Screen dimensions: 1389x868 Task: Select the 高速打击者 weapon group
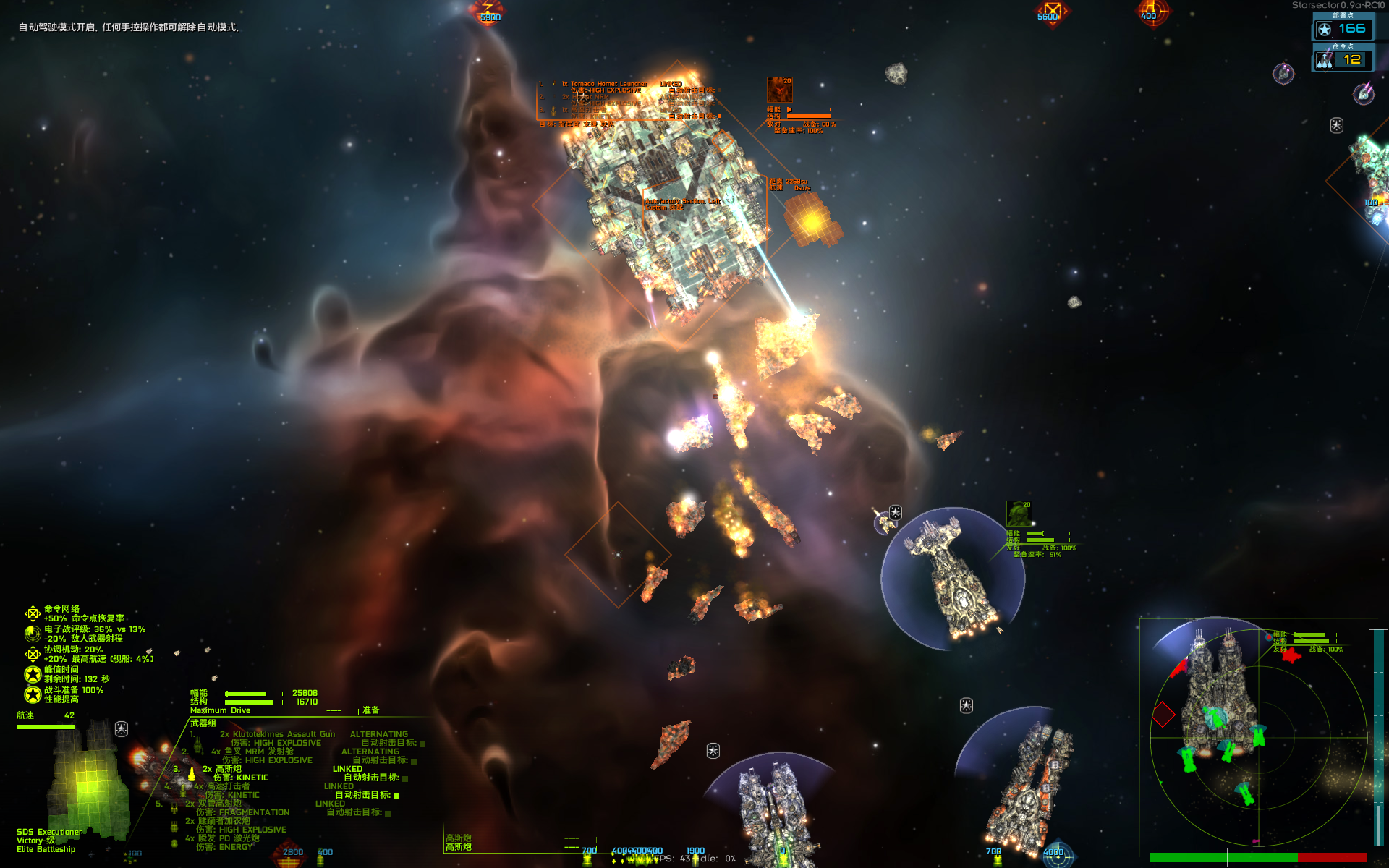click(x=228, y=786)
